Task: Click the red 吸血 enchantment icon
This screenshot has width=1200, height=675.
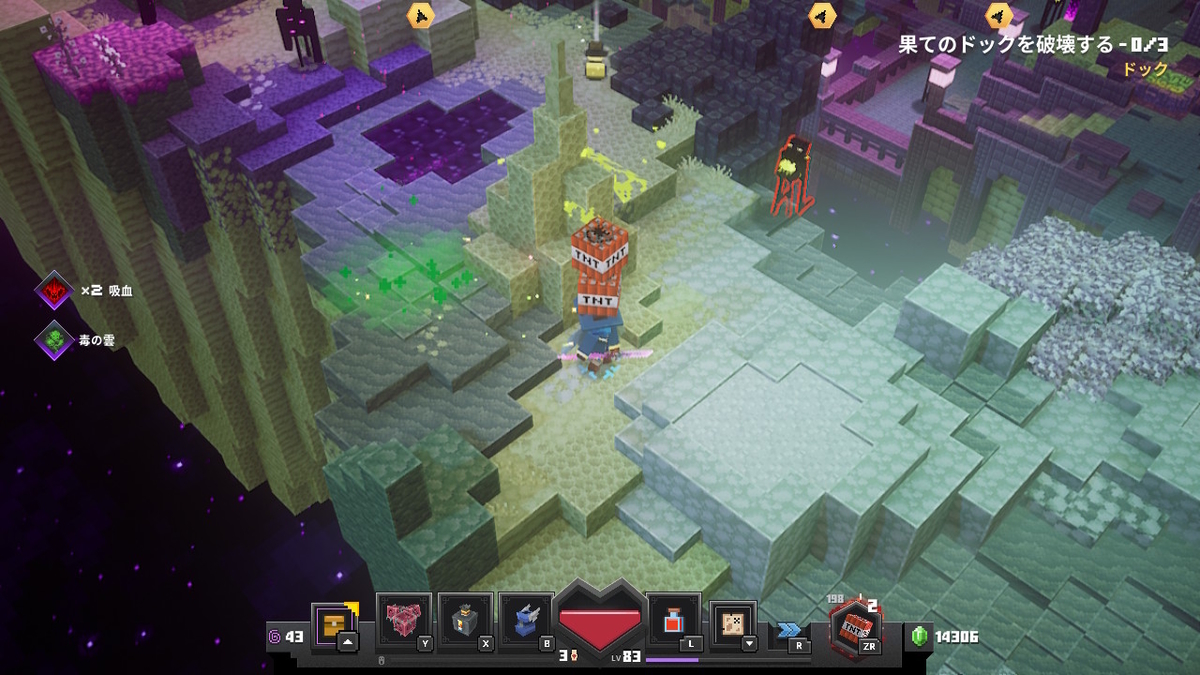Action: click(x=54, y=290)
